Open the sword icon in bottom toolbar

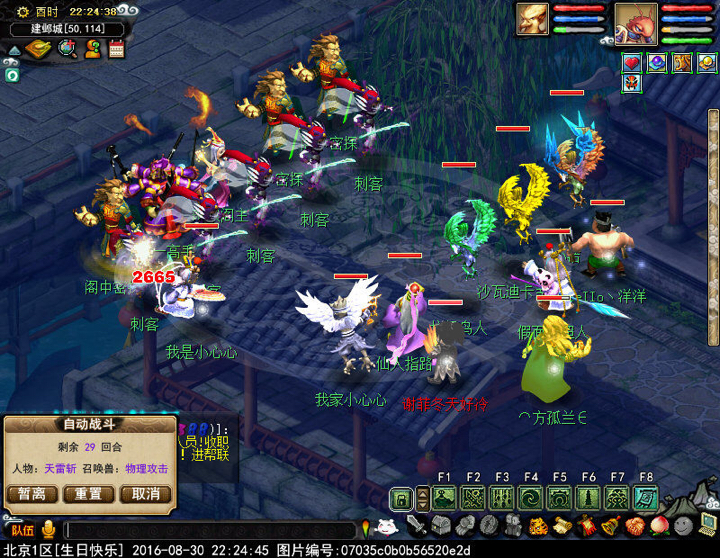pyautogui.click(x=416, y=526)
